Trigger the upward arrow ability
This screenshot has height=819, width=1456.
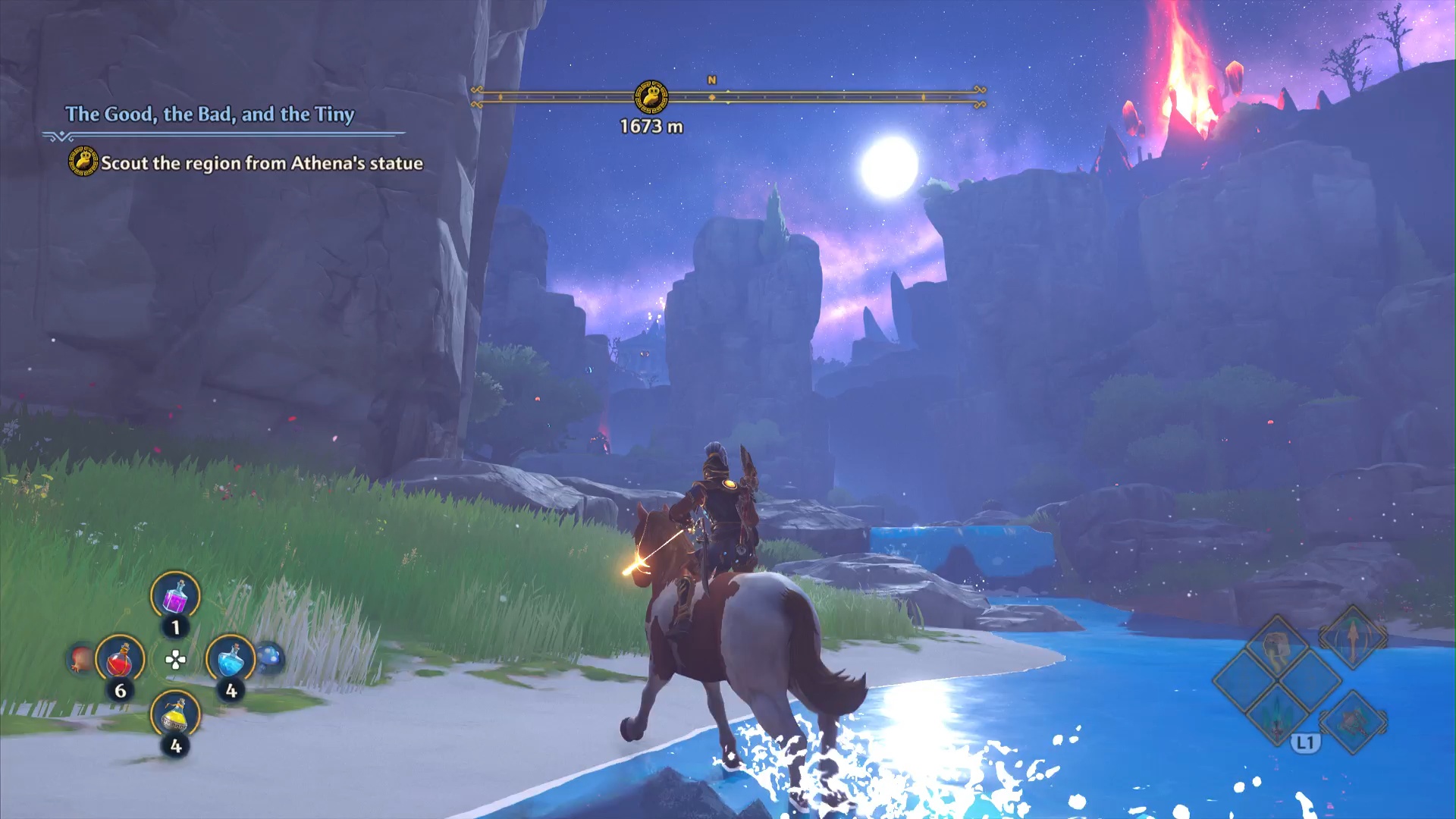(1352, 638)
